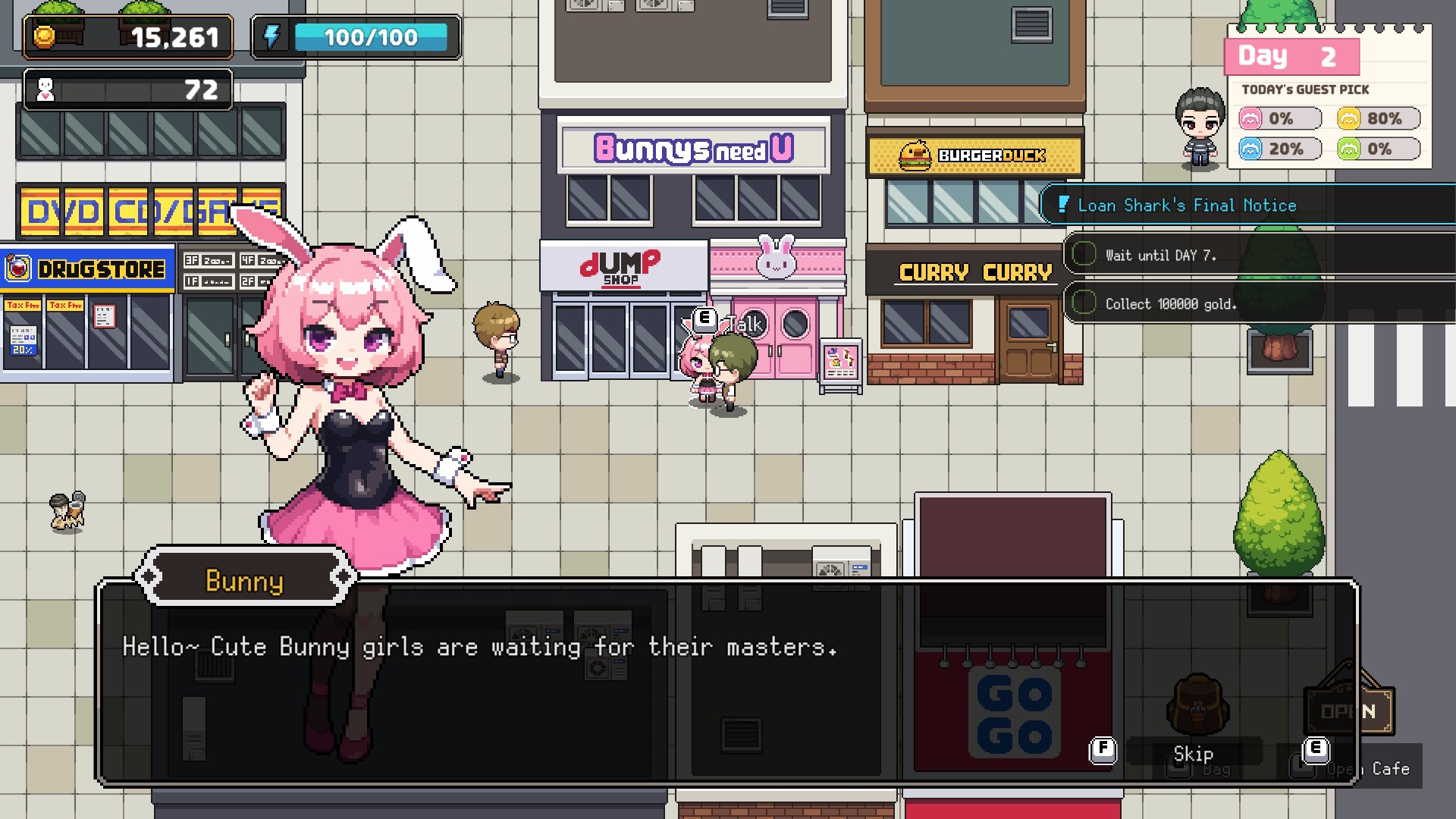Select the blue guest pick icon

(1250, 149)
